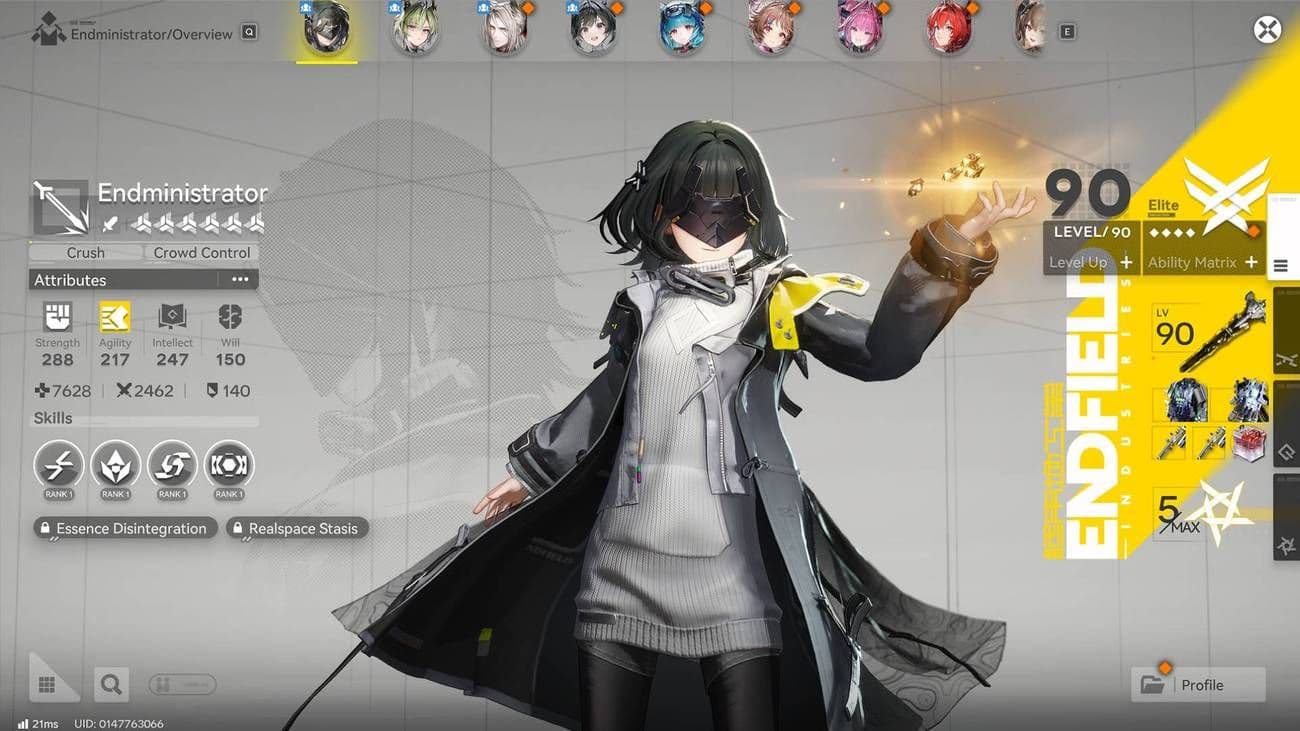This screenshot has width=1300, height=731.
Task: Select the Elite promotion emblem
Action: click(1228, 200)
